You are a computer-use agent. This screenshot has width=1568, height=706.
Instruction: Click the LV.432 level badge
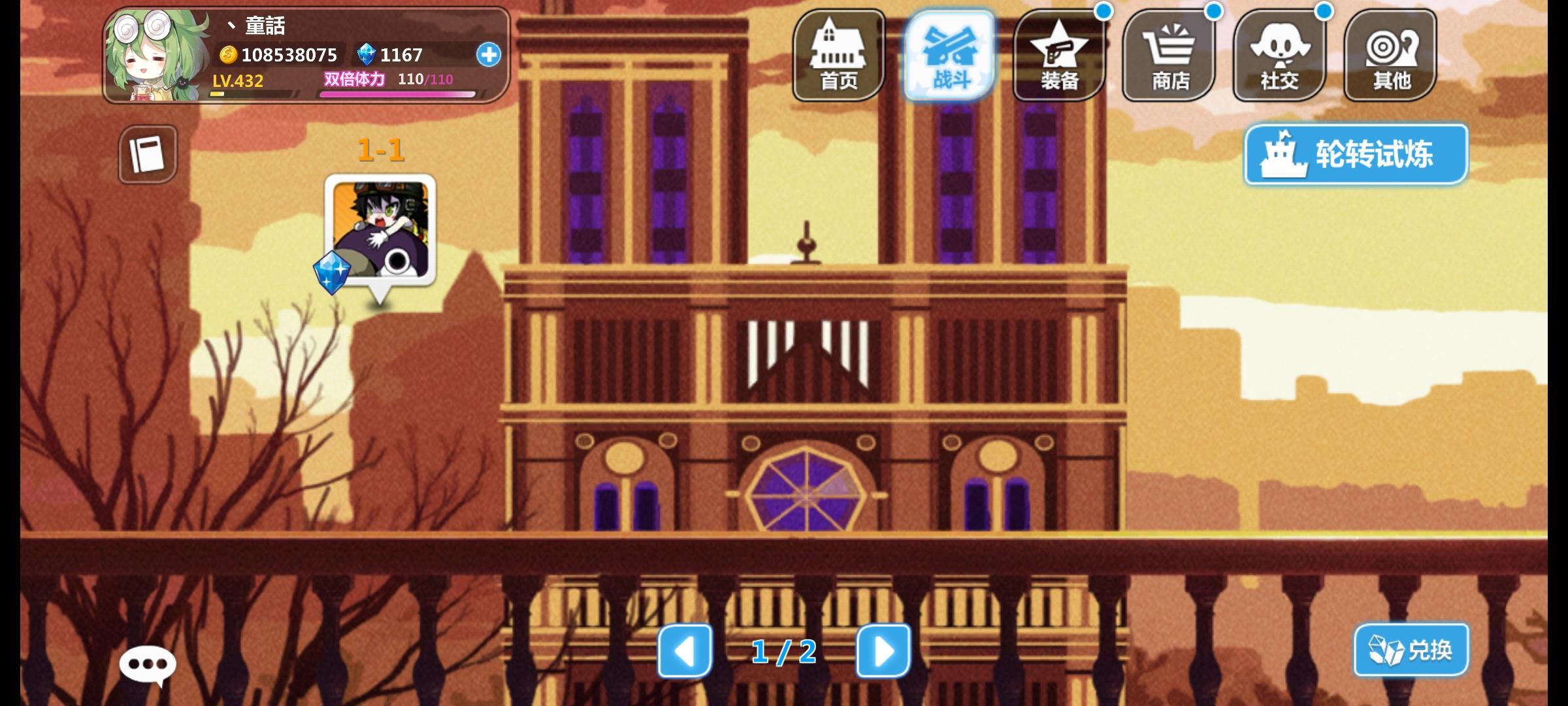click(x=235, y=80)
